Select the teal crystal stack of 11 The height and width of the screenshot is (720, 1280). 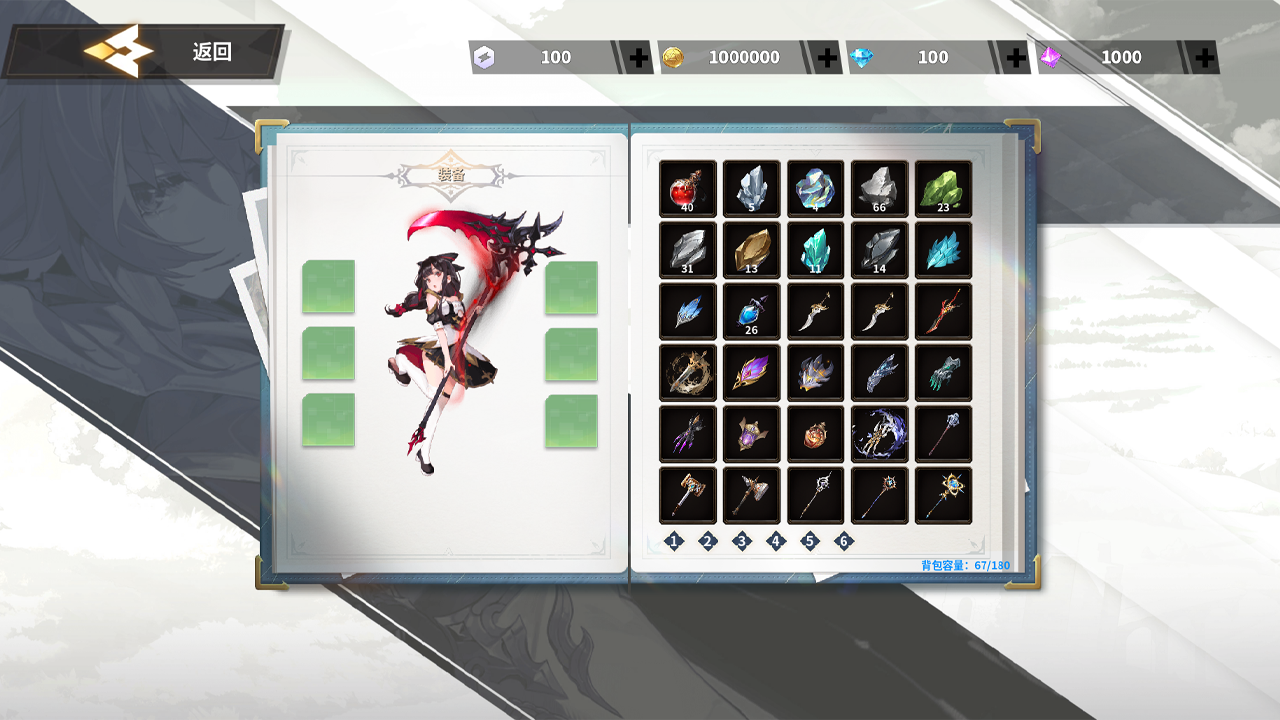815,250
